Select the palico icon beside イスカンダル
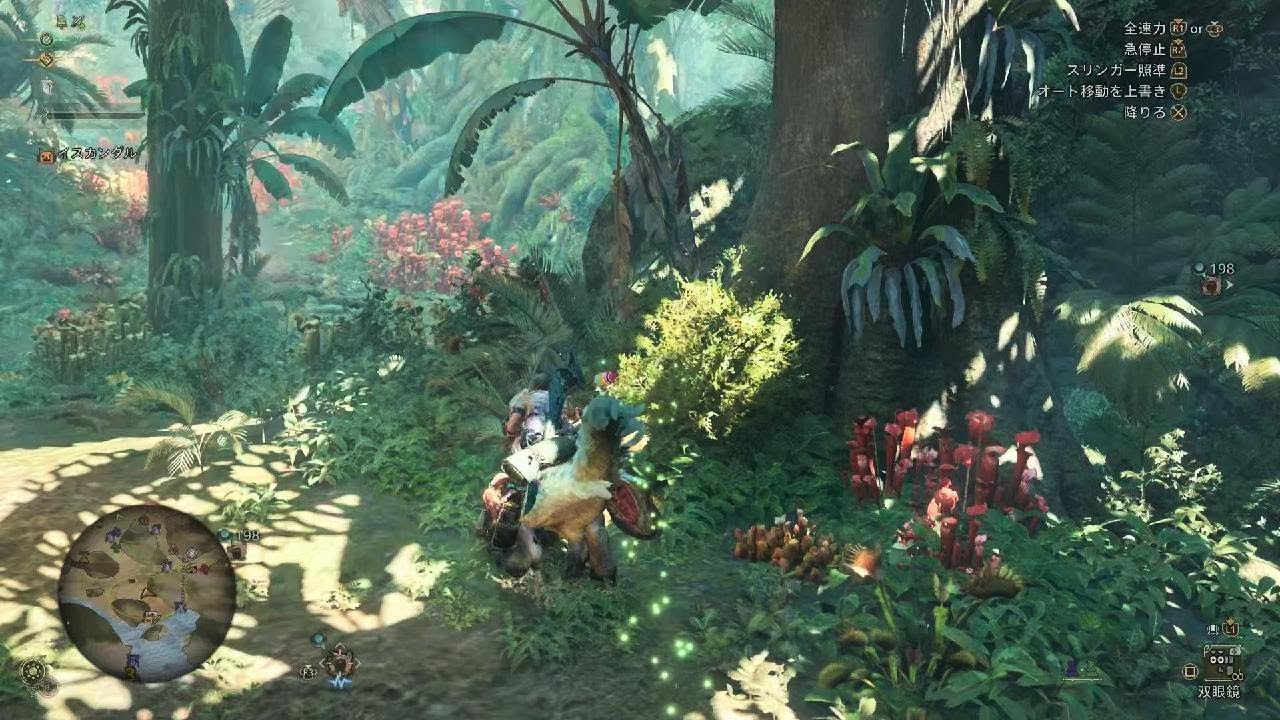This screenshot has height=720, width=1280. 46,154
